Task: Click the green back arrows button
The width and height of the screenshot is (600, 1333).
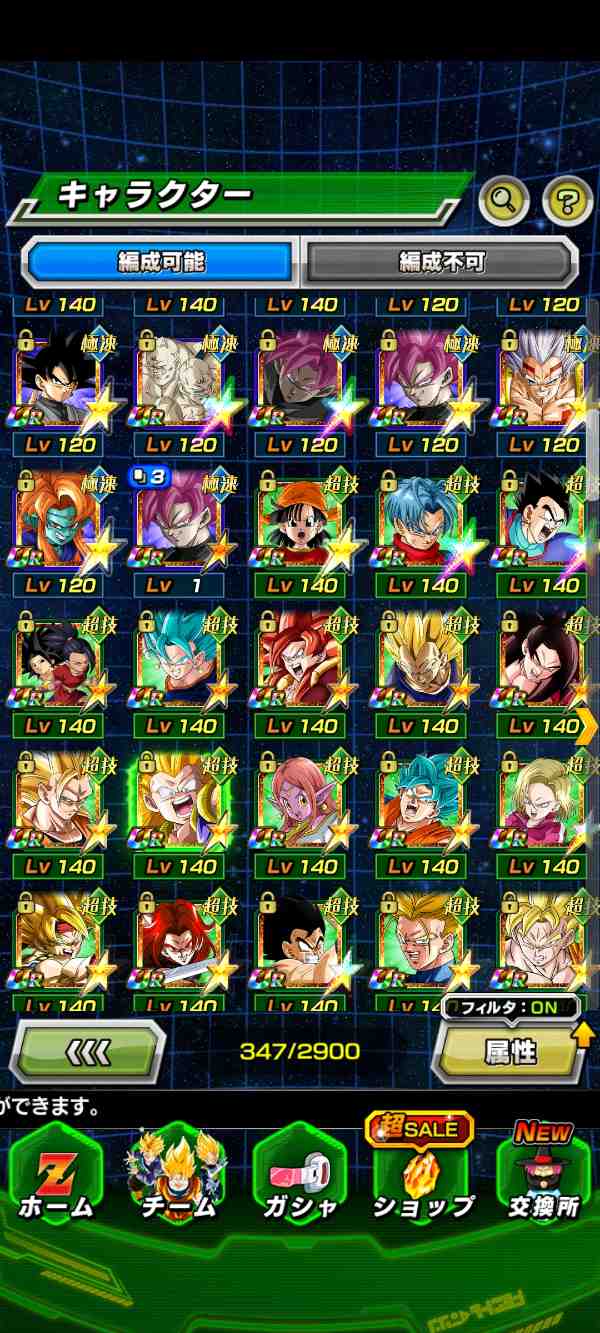Action: [x=88, y=1051]
